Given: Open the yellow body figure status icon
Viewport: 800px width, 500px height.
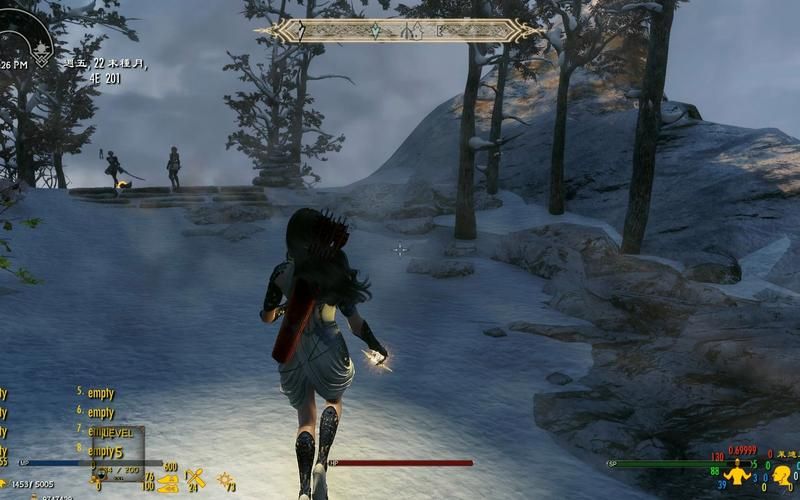Looking at the screenshot, I should [x=737, y=474].
